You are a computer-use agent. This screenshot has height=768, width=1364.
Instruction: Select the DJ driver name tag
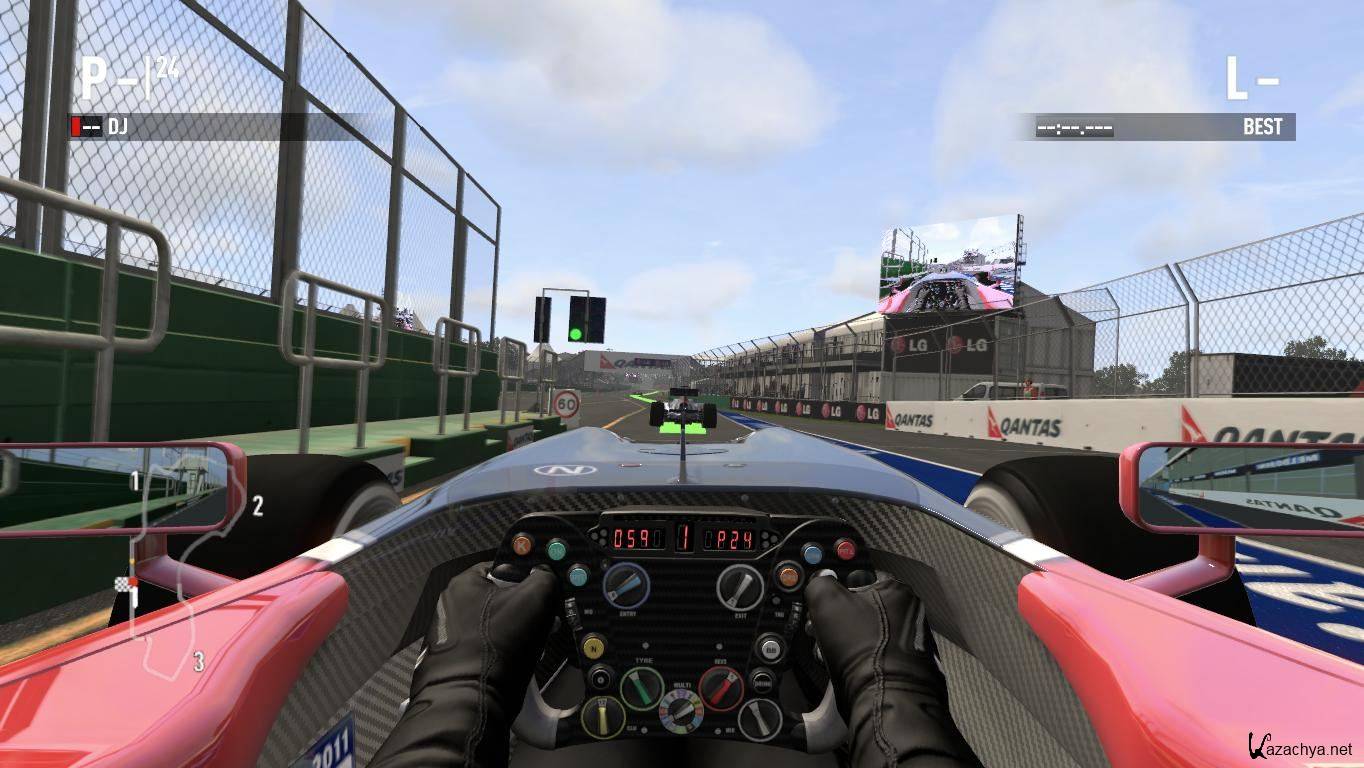117,127
